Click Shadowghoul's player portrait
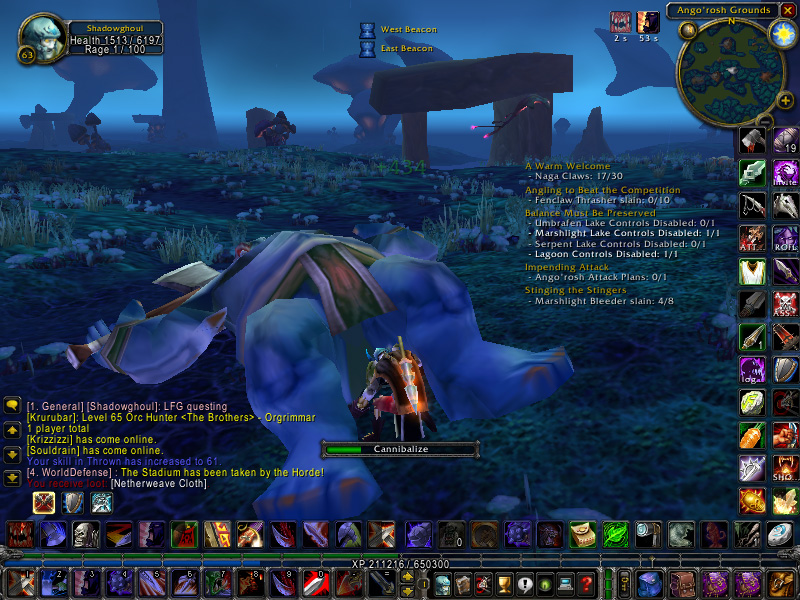The width and height of the screenshot is (800, 600). click(x=41, y=37)
